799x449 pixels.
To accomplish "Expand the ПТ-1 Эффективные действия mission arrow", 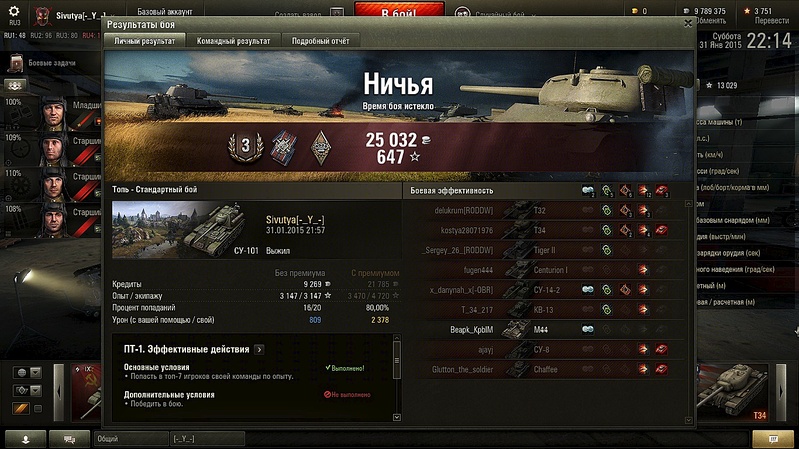I will tap(259, 349).
